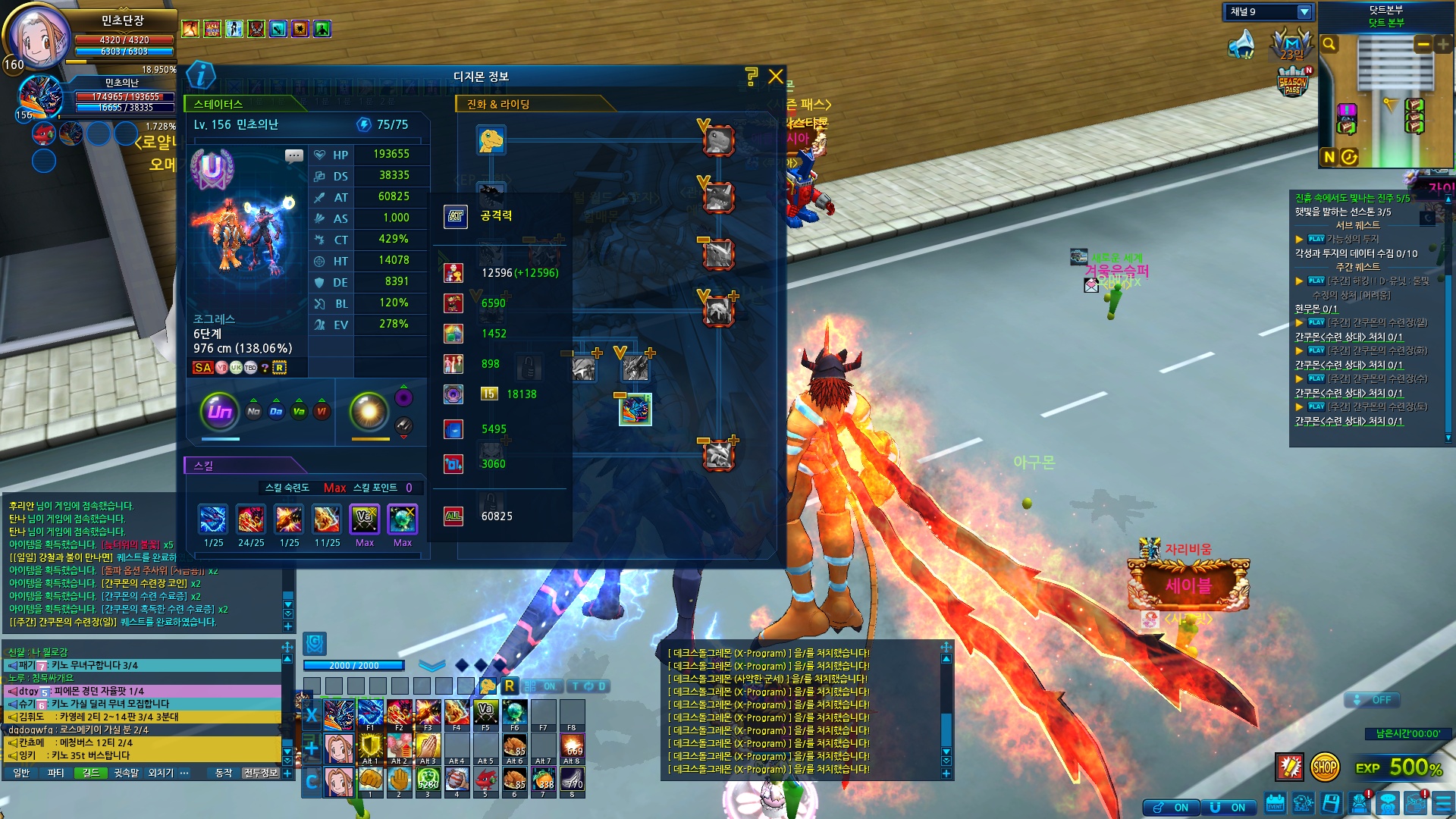
Task: Zoom in the minimap with plus button
Action: coord(1442,44)
